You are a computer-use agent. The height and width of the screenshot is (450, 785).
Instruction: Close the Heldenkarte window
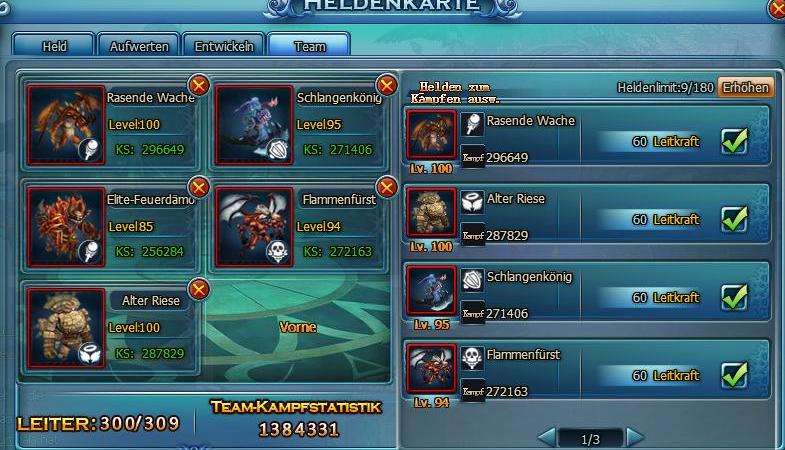pos(777,8)
